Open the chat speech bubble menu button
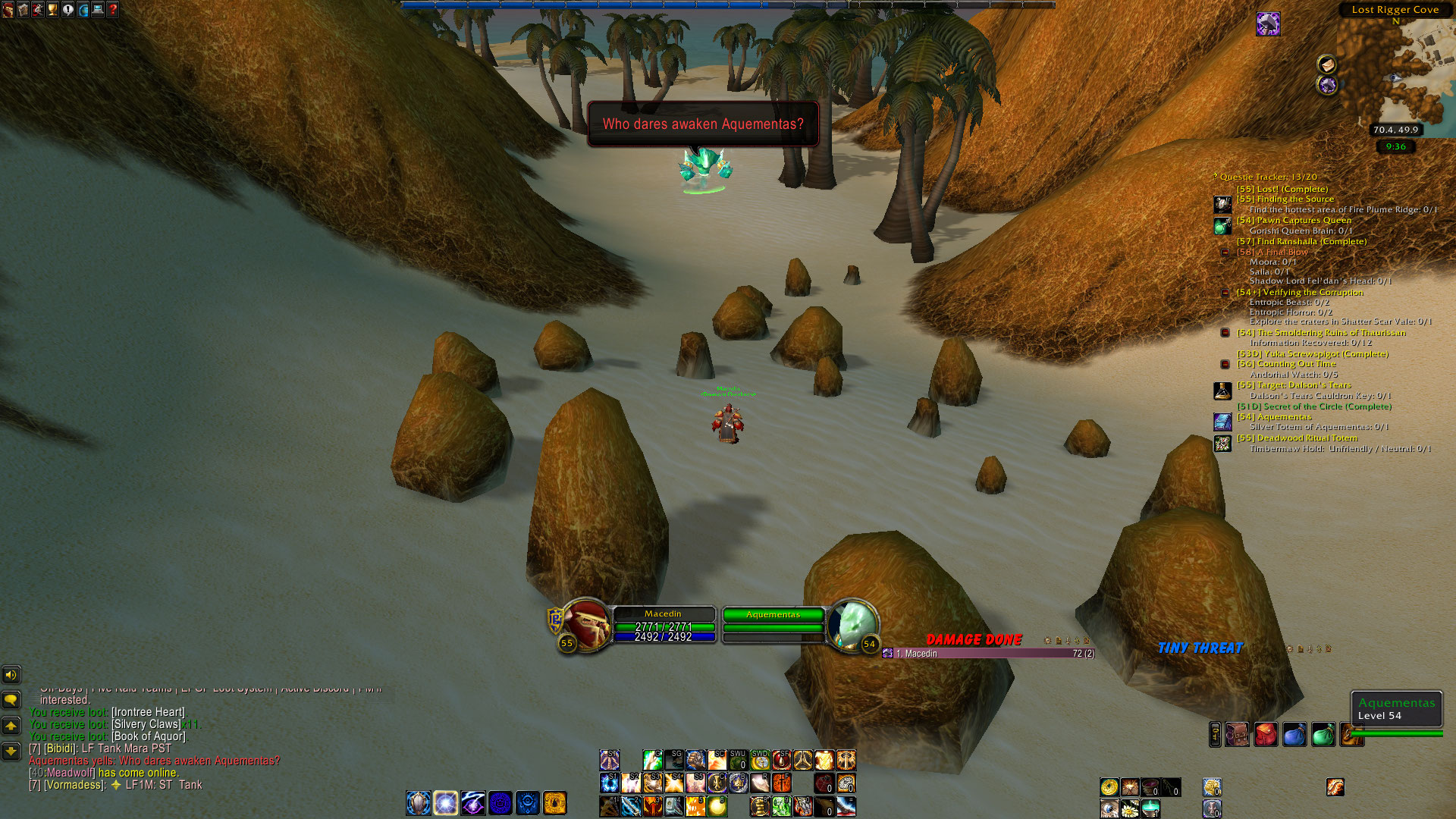1456x819 pixels. [11, 699]
